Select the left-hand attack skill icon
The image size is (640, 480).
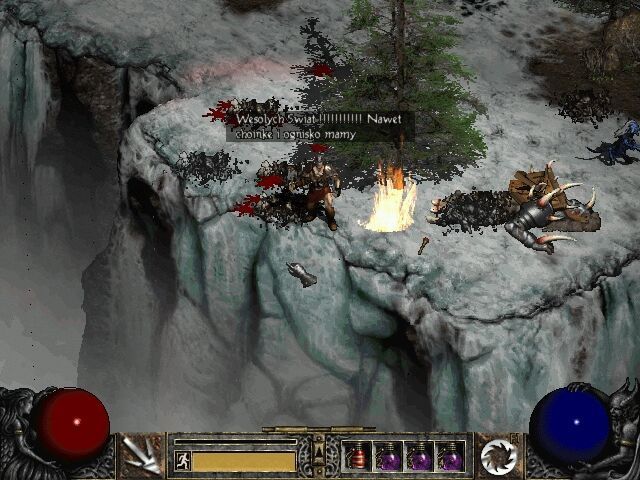(x=143, y=456)
